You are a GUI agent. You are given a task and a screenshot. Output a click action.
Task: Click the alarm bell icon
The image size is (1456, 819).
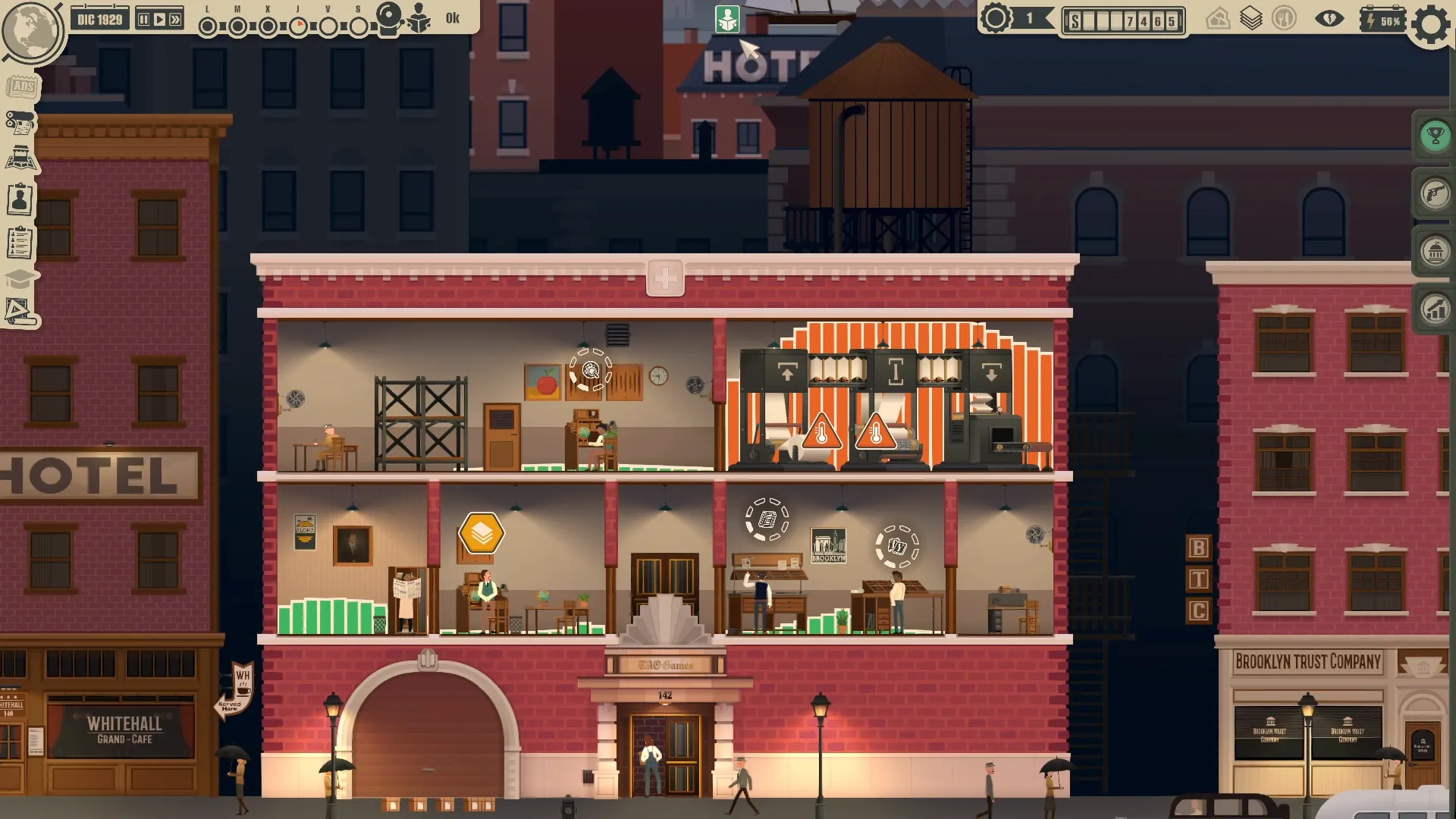tap(389, 18)
